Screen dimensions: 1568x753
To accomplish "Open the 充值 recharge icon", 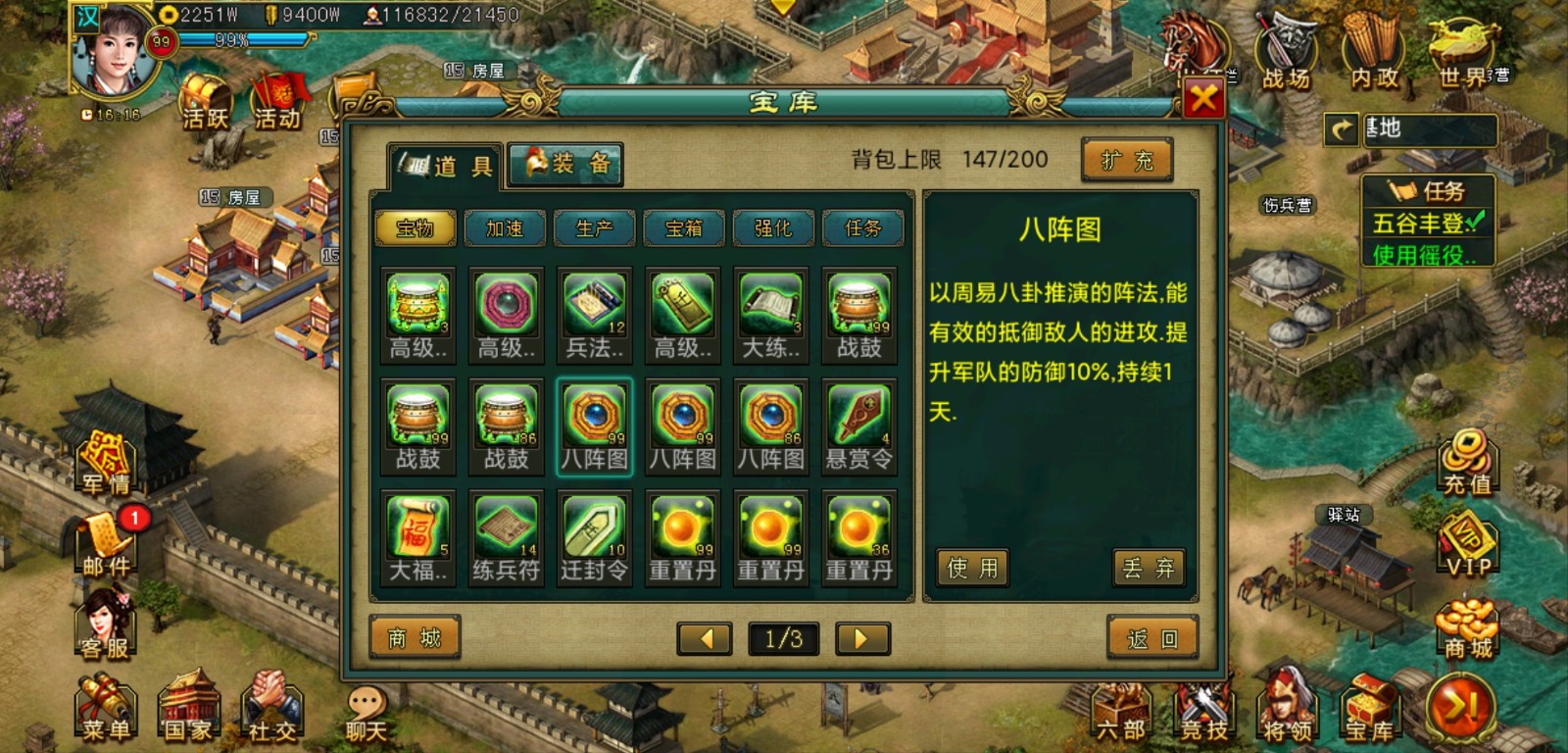I will [1466, 463].
